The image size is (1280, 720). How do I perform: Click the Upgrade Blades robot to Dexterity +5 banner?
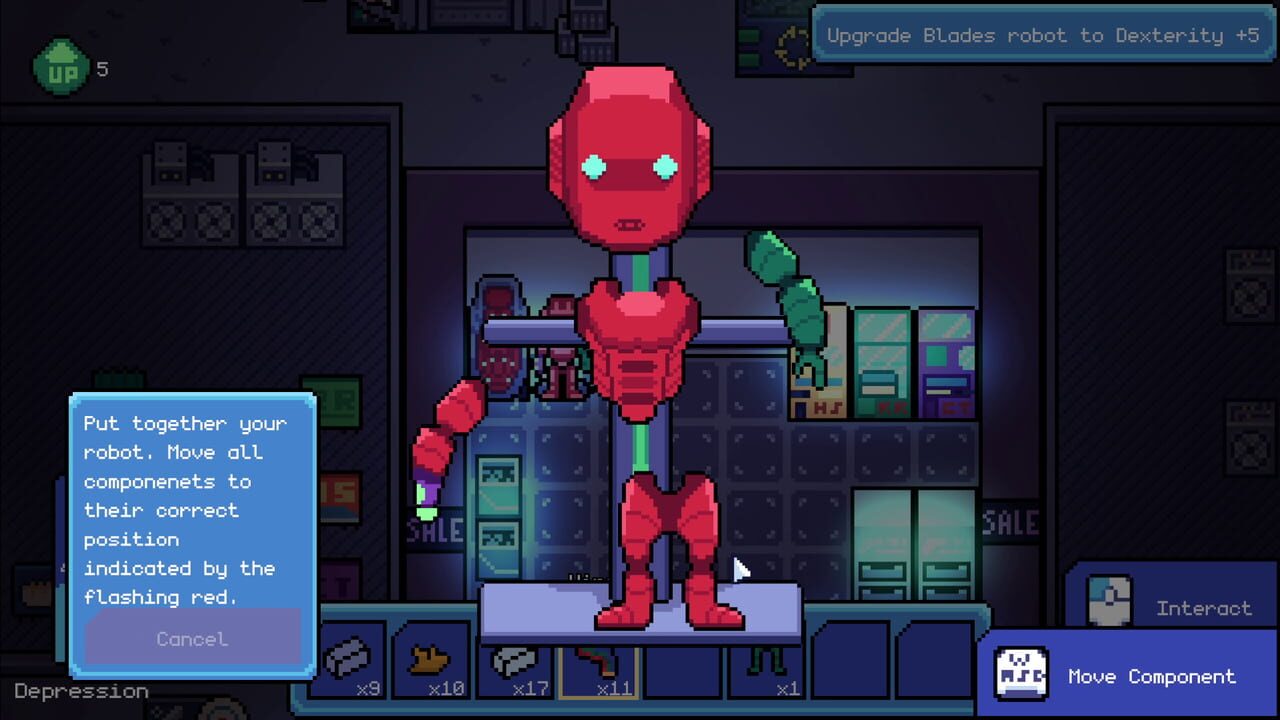pos(1043,36)
